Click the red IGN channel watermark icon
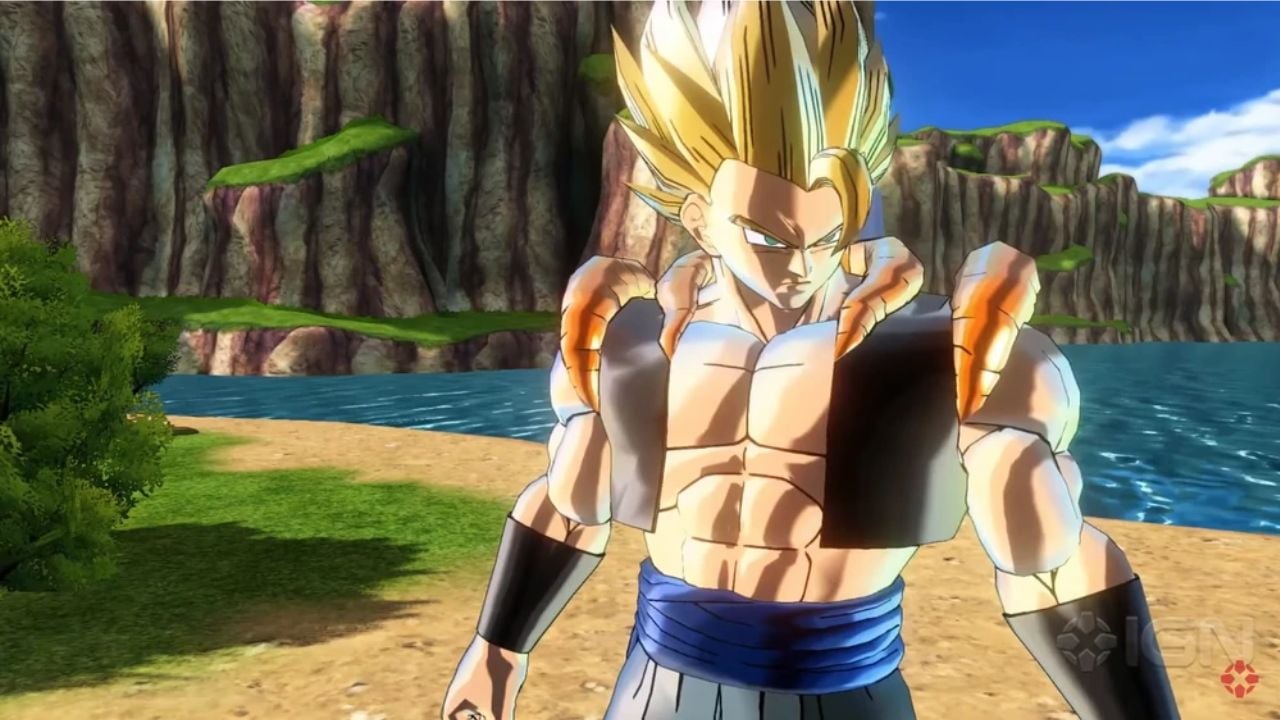Screen dimensions: 1280x720 pyautogui.click(x=1239, y=678)
